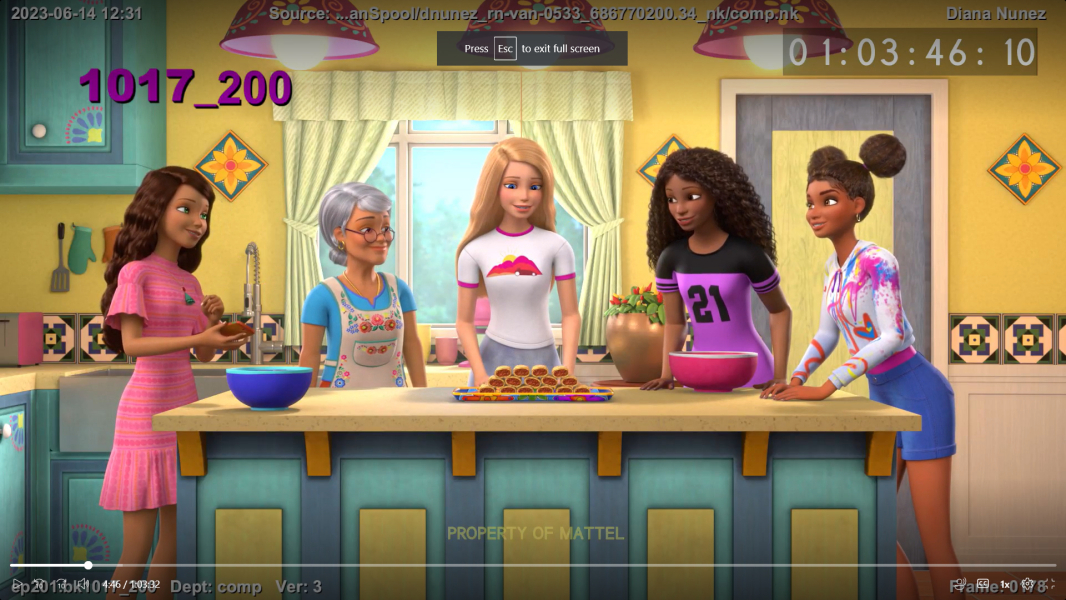Skip back ten seconds in the video
The height and width of the screenshot is (600, 1066).
(x=38, y=584)
